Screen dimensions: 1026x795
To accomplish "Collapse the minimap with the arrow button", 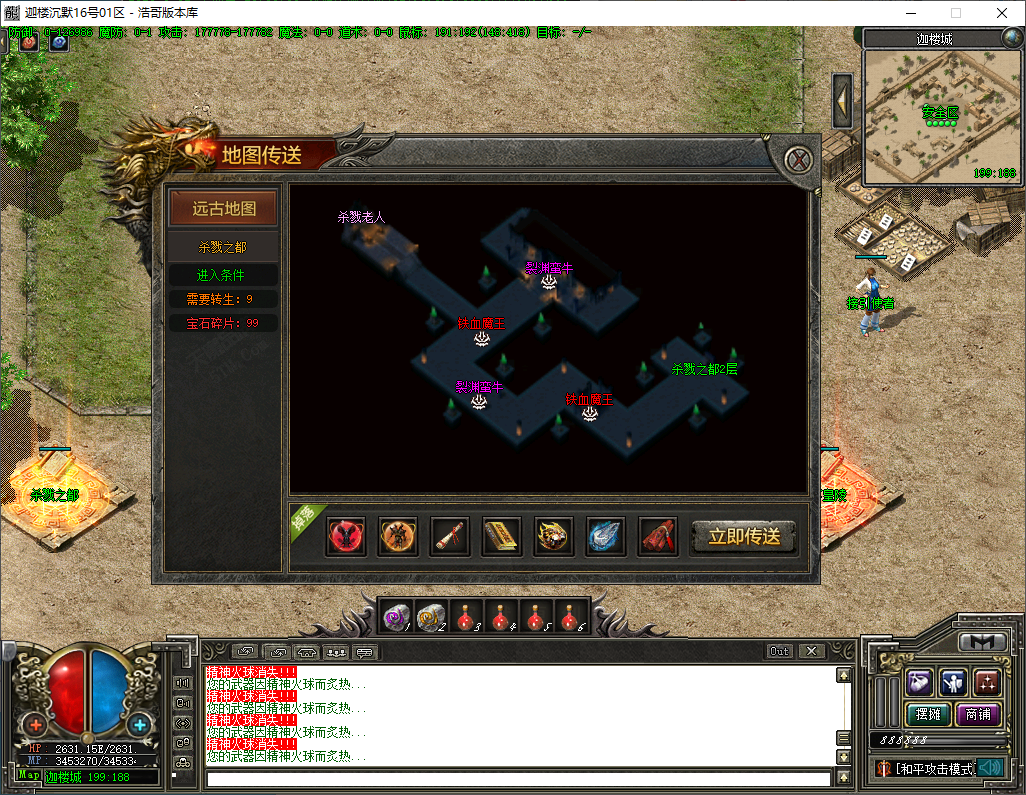I will pos(842,100).
